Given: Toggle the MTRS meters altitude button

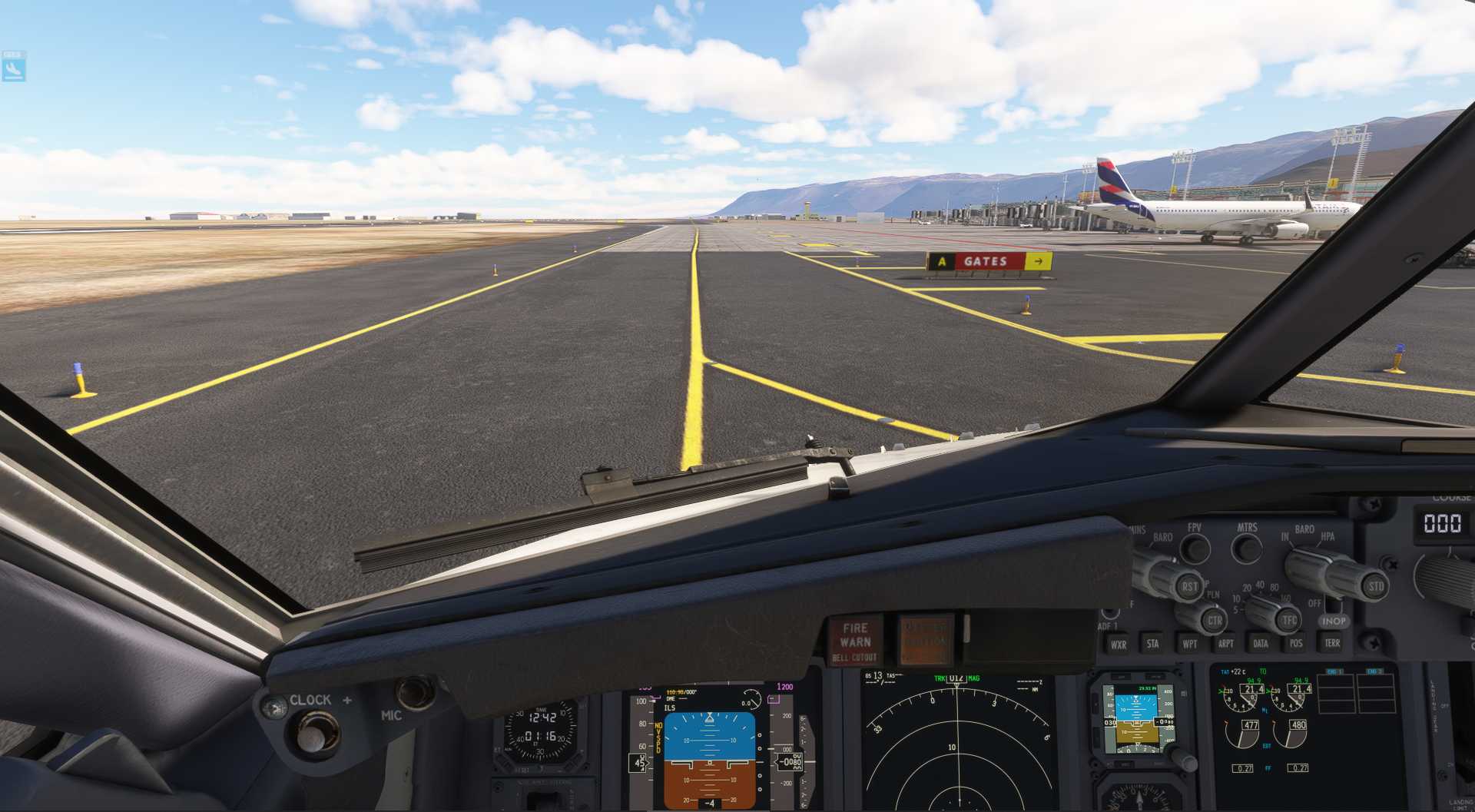Looking at the screenshot, I should [x=1247, y=548].
